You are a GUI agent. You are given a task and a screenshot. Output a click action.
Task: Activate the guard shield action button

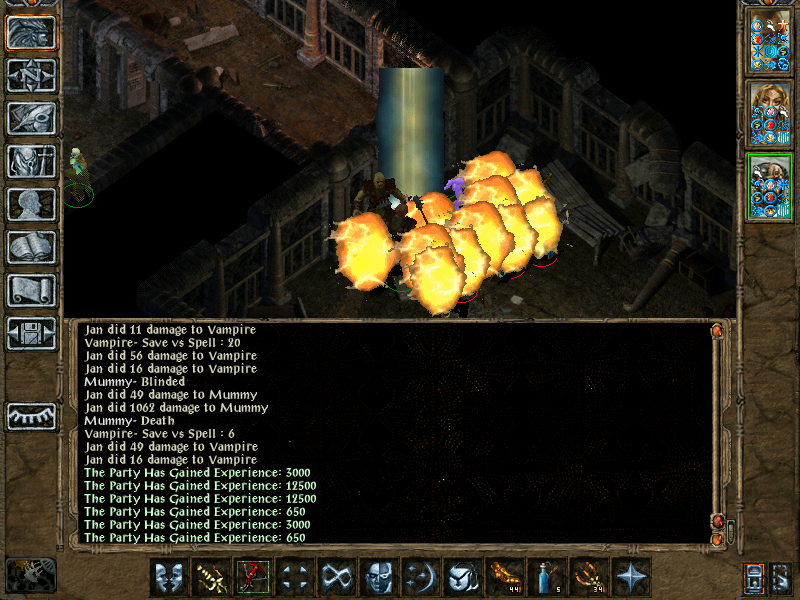pos(168,577)
